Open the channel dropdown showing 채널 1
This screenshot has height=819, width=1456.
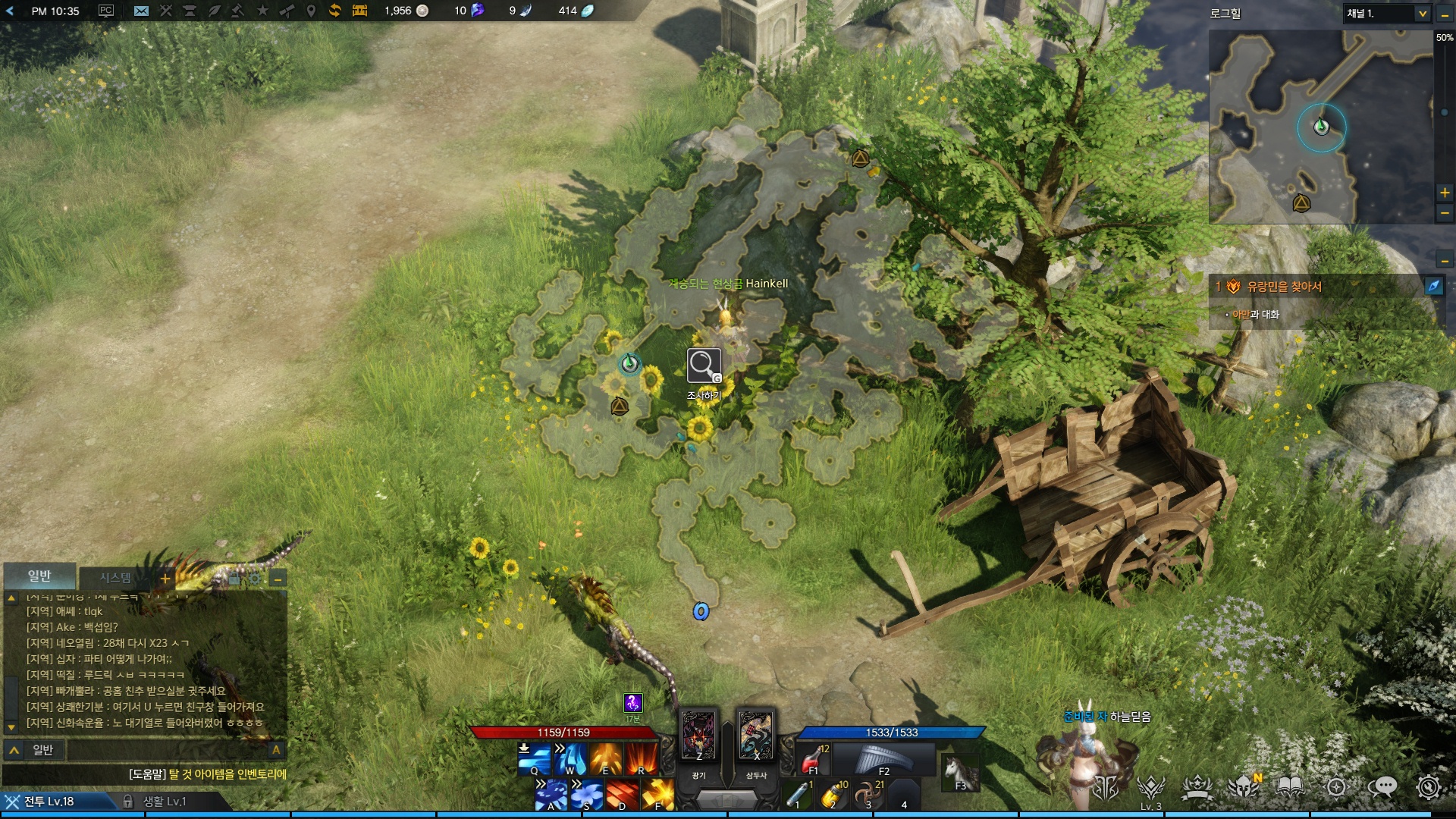click(x=1387, y=14)
